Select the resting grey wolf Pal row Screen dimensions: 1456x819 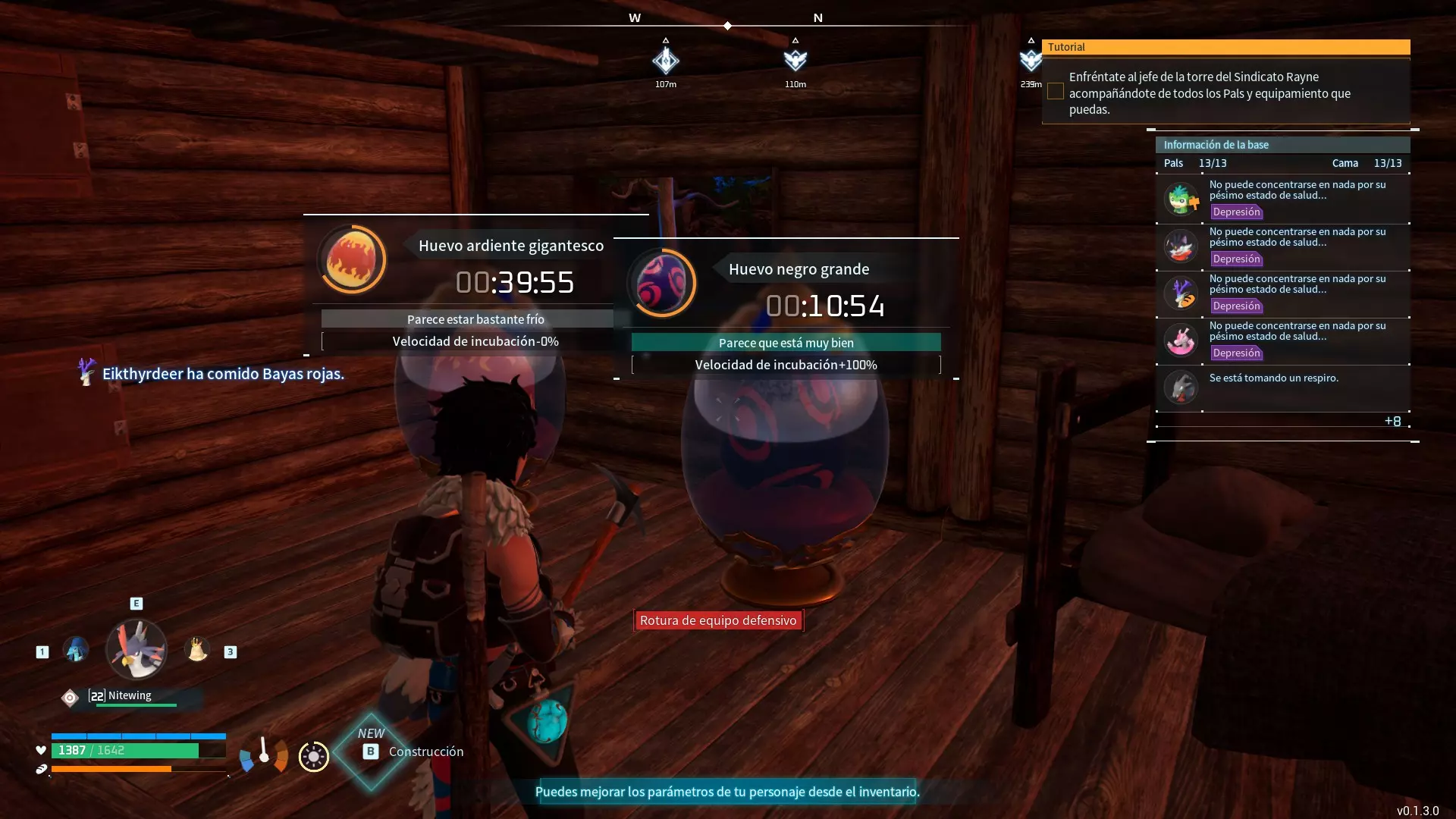(1282, 387)
